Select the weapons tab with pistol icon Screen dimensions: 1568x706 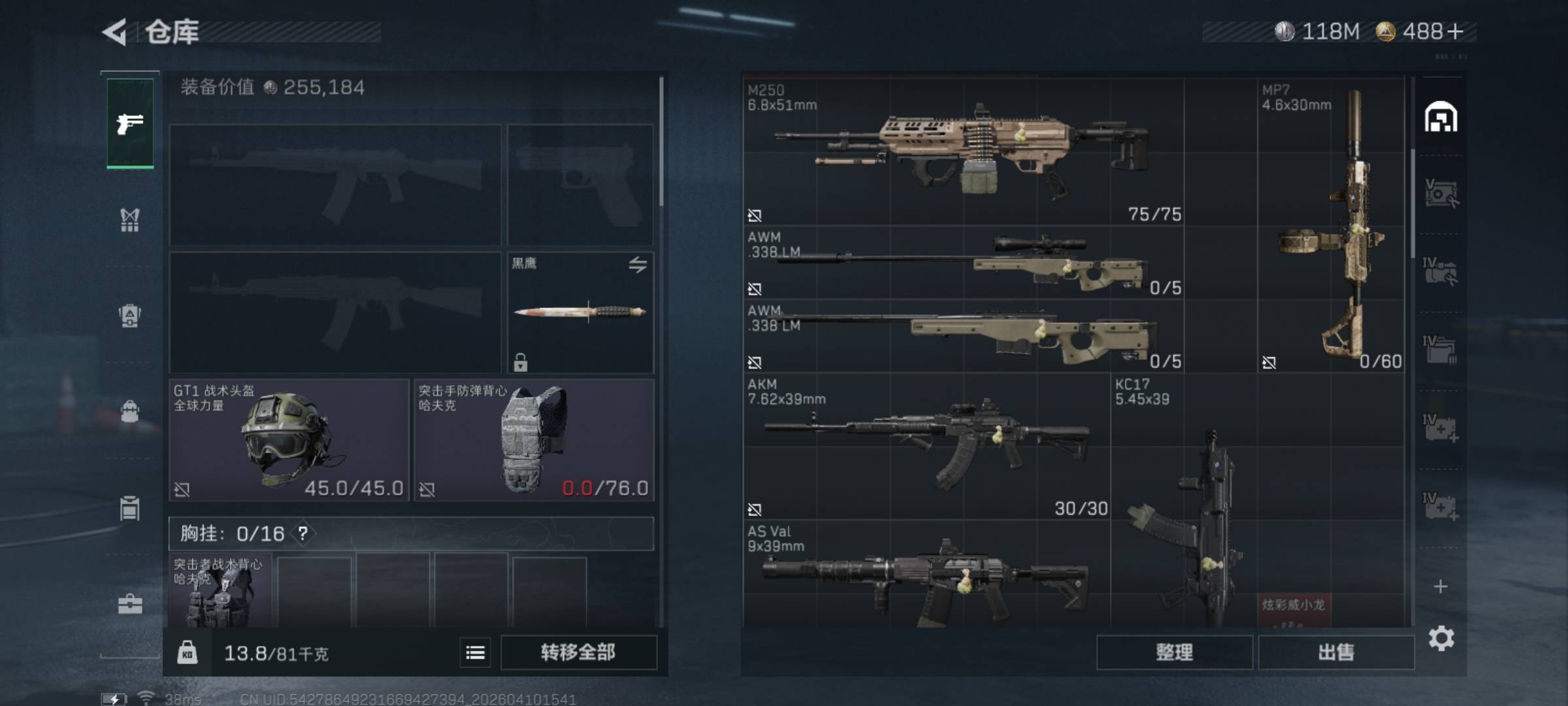click(130, 123)
